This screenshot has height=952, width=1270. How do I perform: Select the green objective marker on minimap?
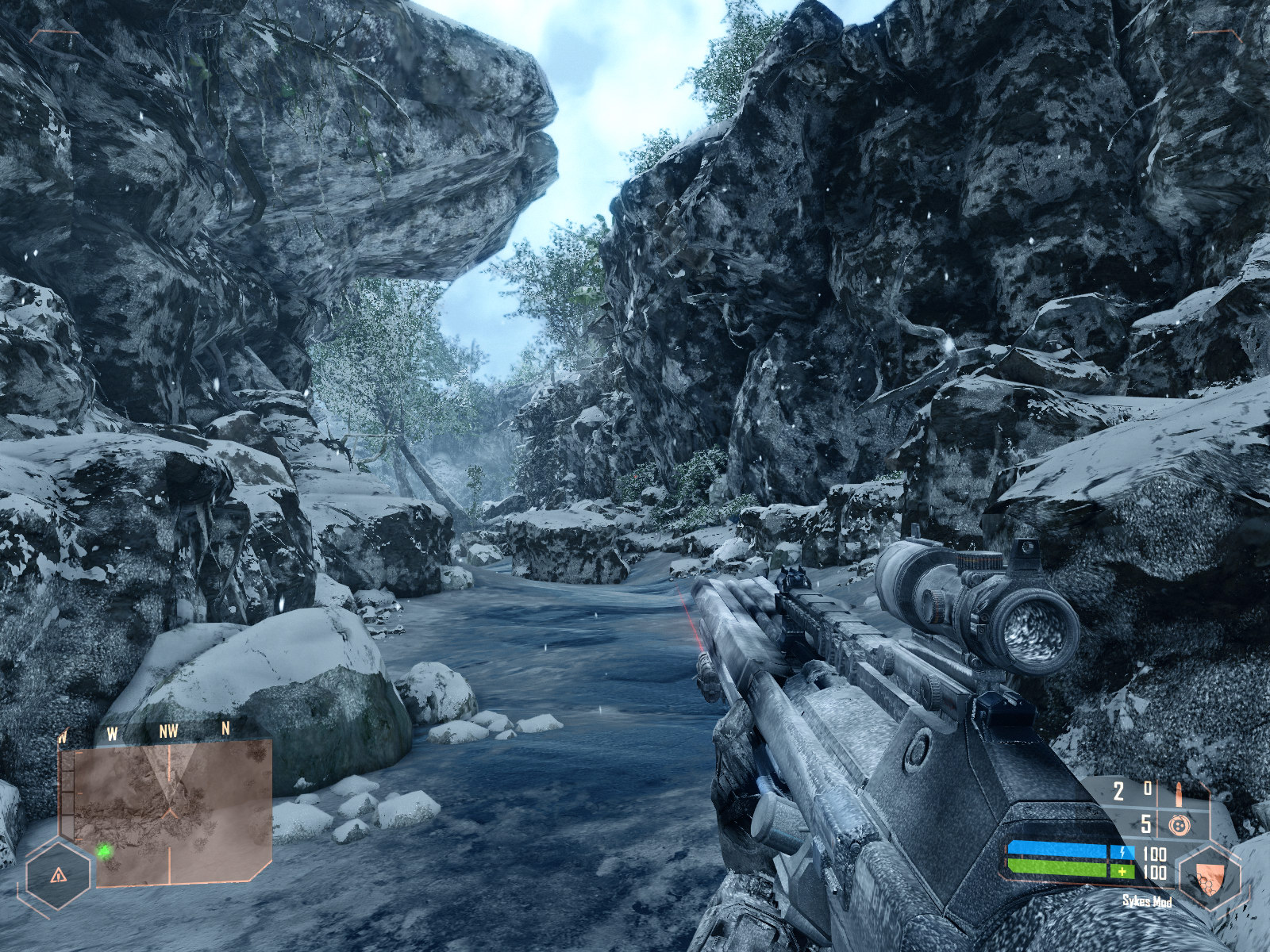click(104, 851)
